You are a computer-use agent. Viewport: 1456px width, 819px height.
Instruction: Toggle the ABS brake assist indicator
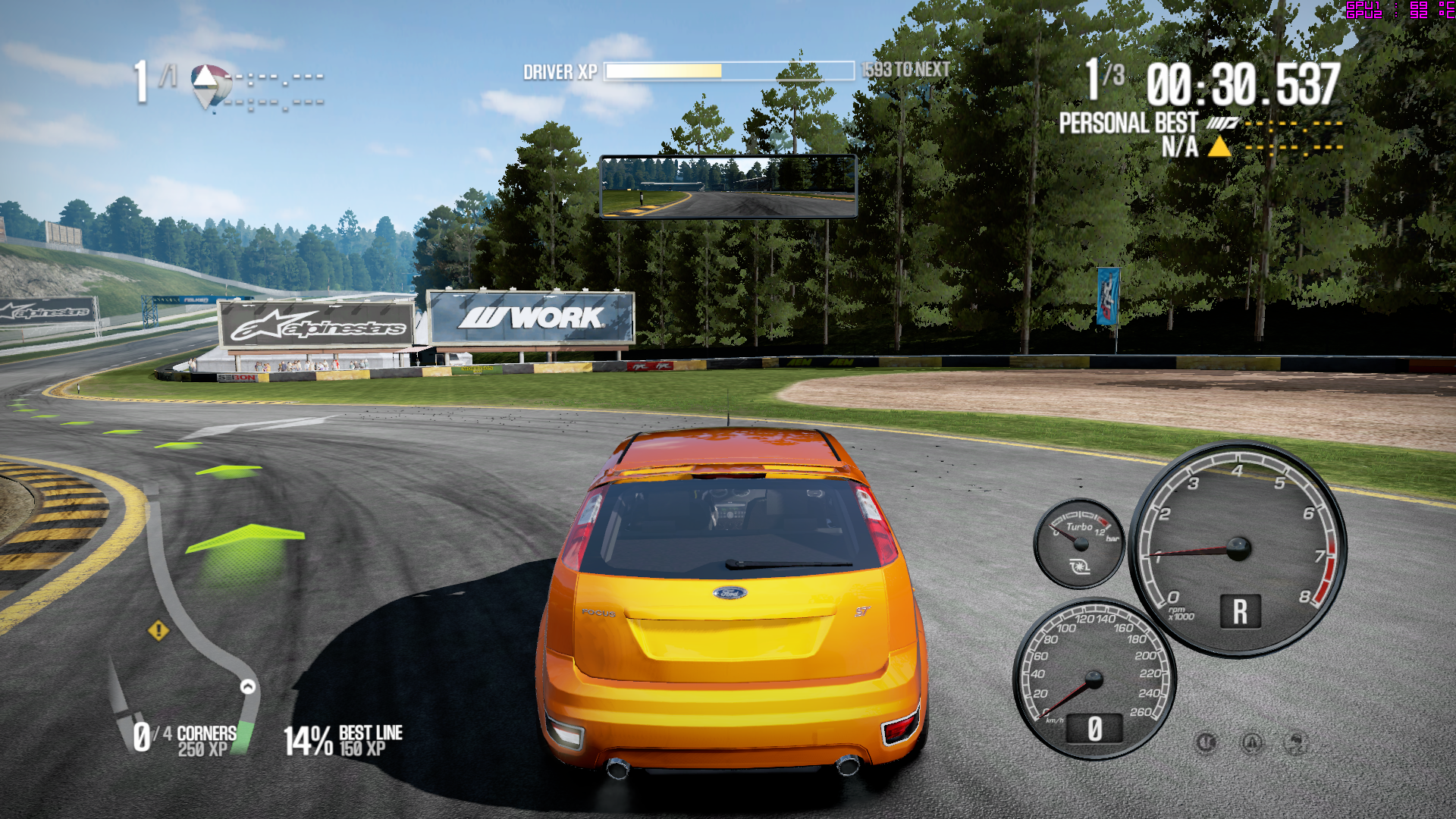point(1206,742)
